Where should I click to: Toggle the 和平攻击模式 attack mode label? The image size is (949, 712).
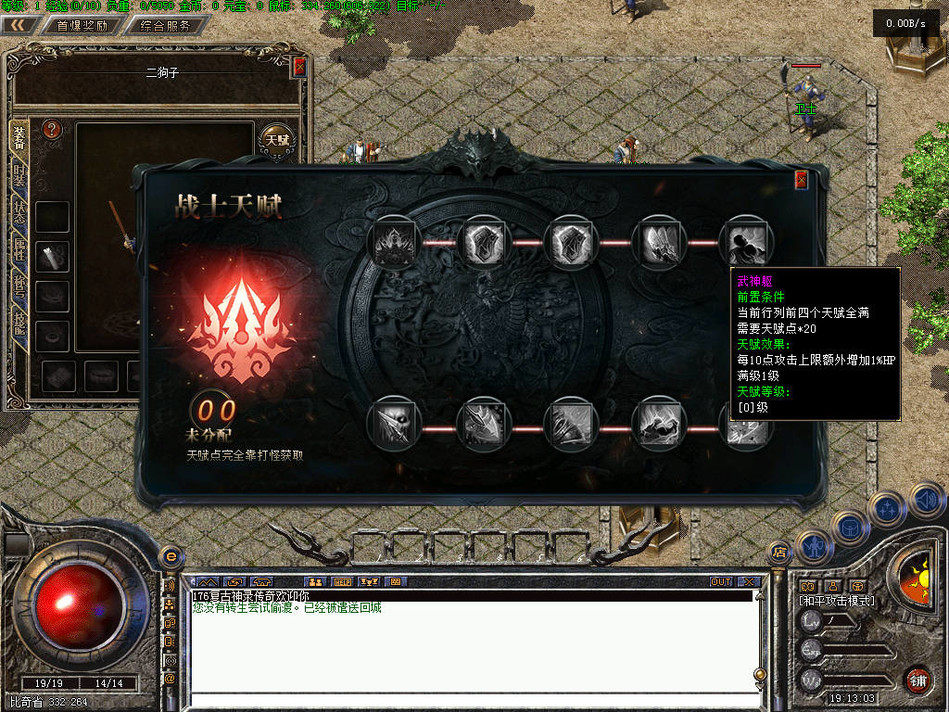click(x=837, y=601)
